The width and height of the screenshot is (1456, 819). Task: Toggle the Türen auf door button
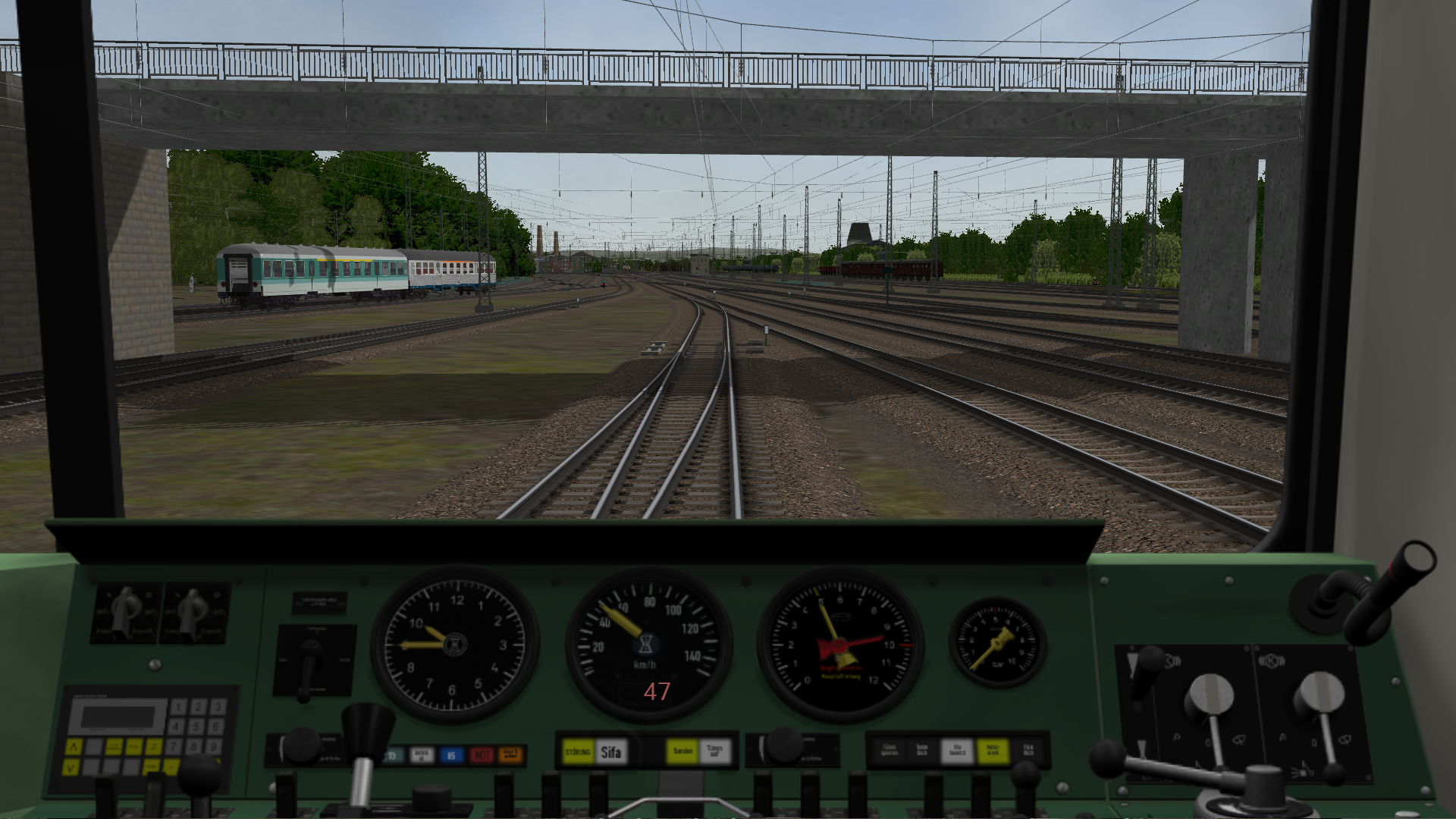[x=714, y=752]
